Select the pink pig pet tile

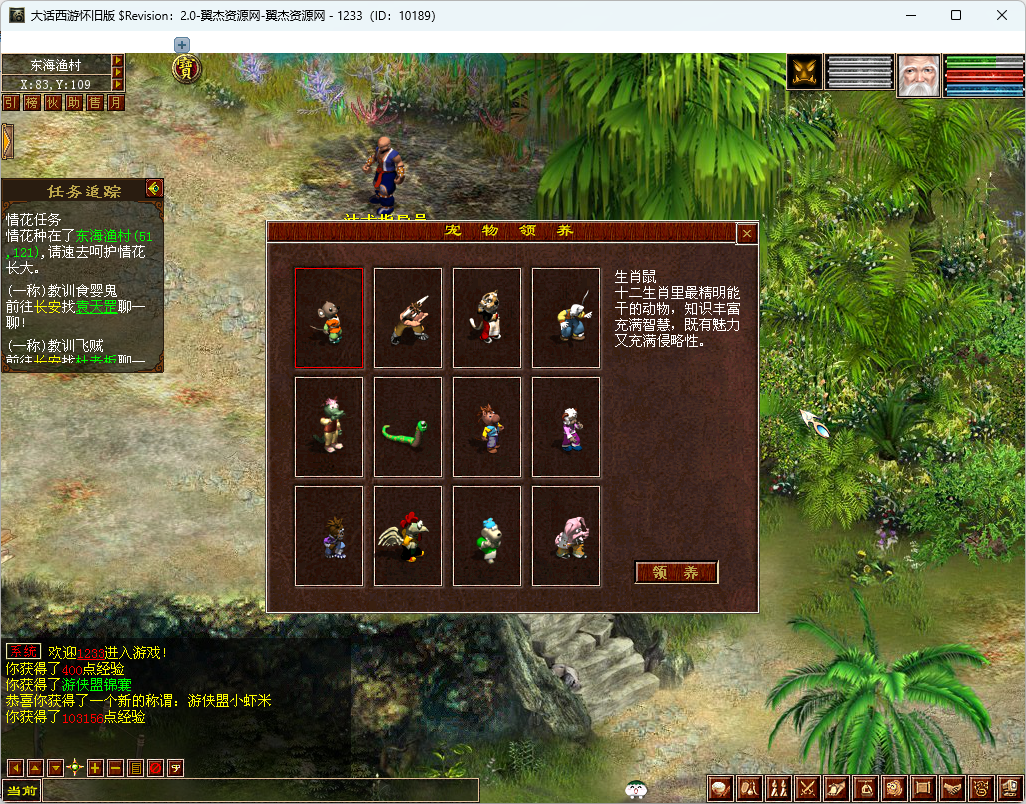[566, 536]
